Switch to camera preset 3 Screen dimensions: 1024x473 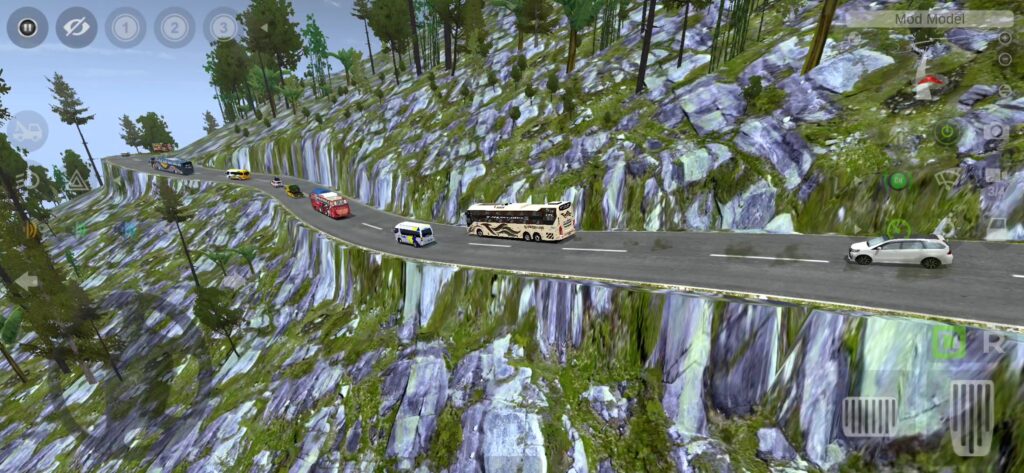tap(223, 27)
